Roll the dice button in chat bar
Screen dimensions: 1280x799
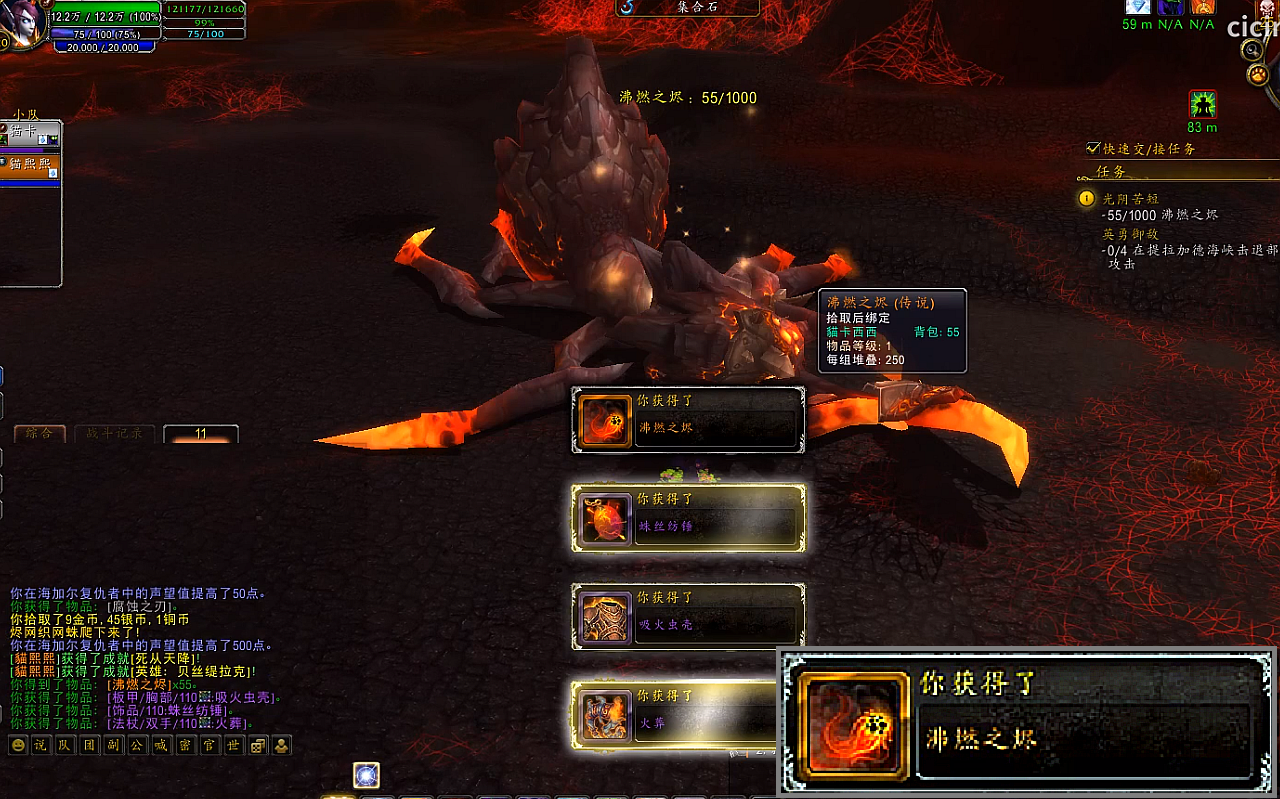[x=258, y=745]
